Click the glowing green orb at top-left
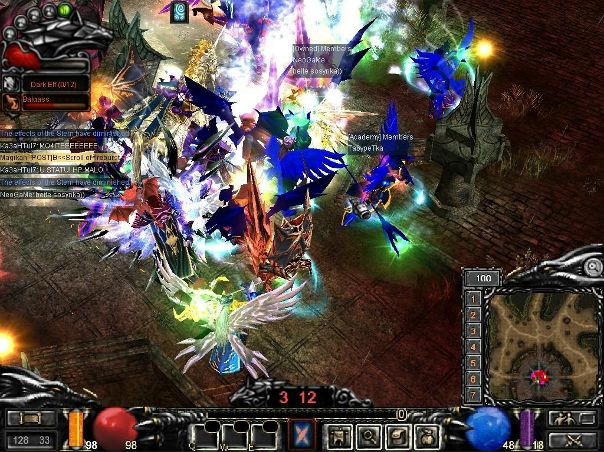The width and height of the screenshot is (604, 452). pyautogui.click(x=65, y=9)
